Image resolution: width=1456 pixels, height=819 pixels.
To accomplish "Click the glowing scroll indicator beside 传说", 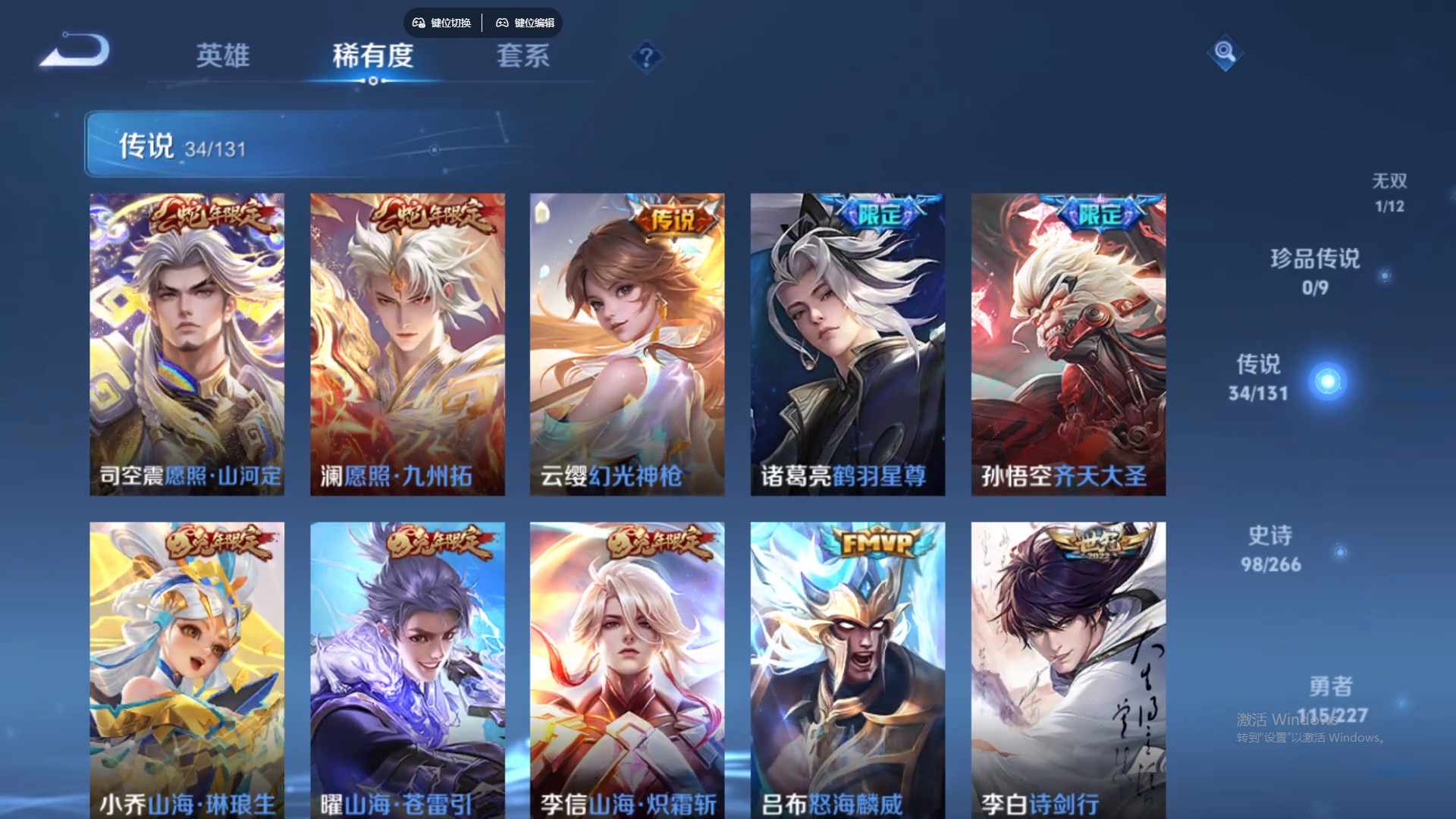I will click(1328, 381).
